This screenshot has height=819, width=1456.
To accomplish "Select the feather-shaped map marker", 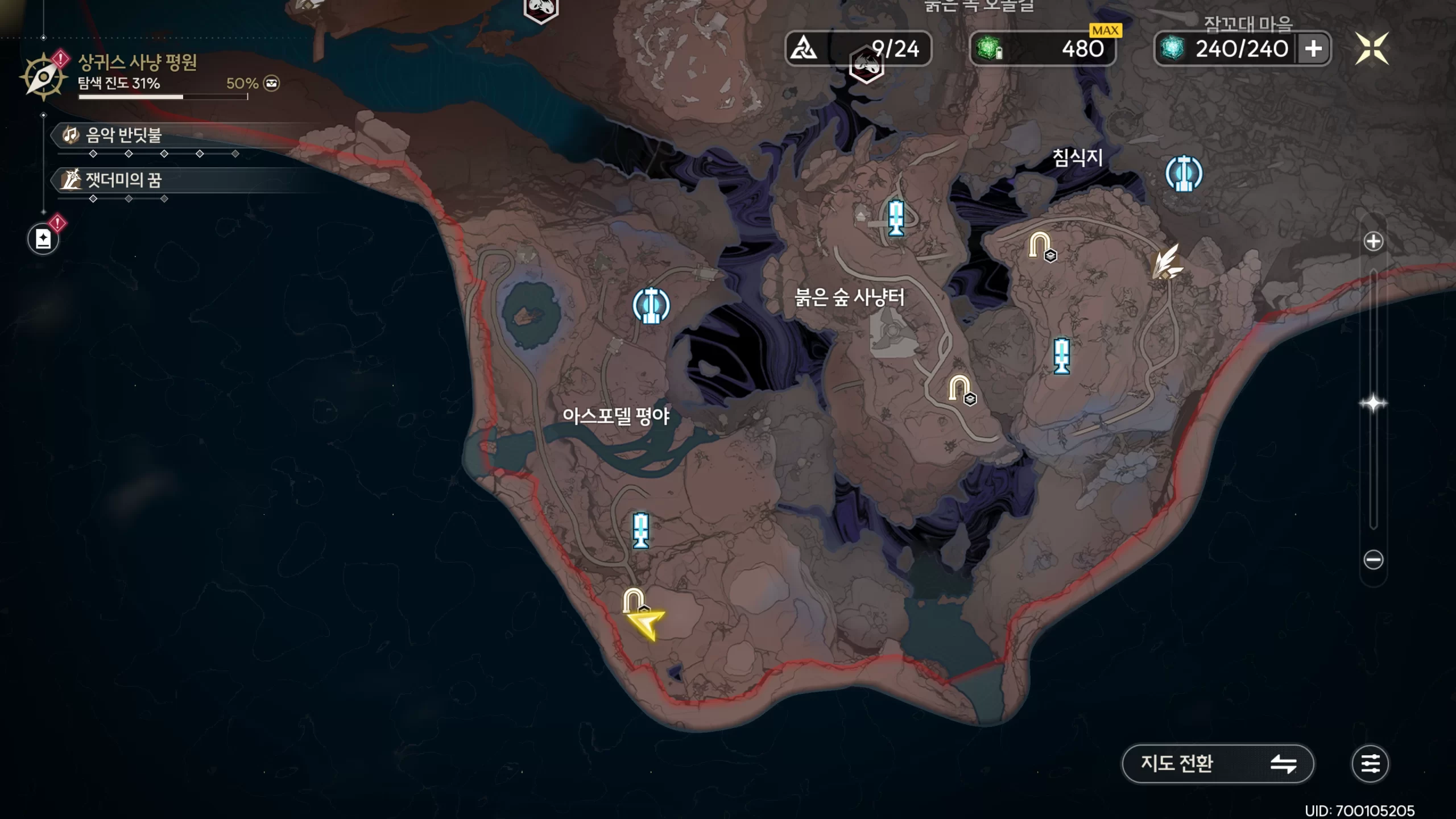I will (1166, 263).
